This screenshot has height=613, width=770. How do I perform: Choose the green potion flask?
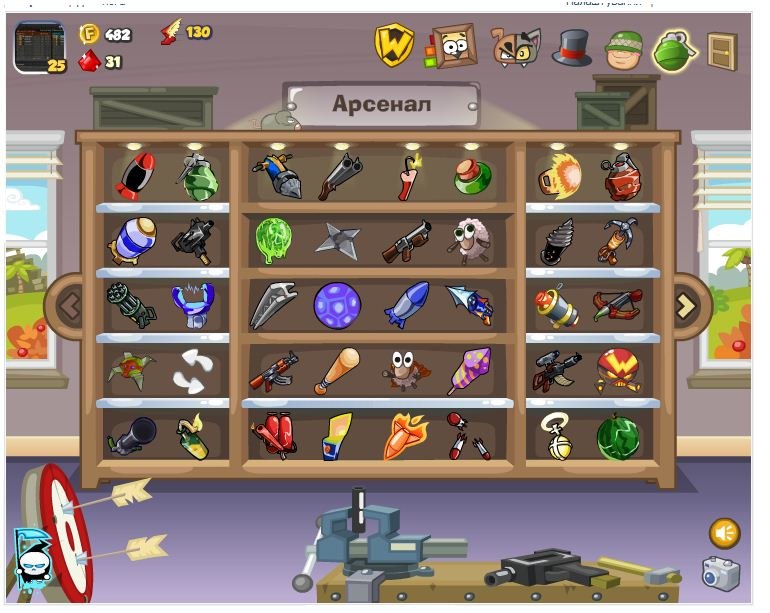471,176
